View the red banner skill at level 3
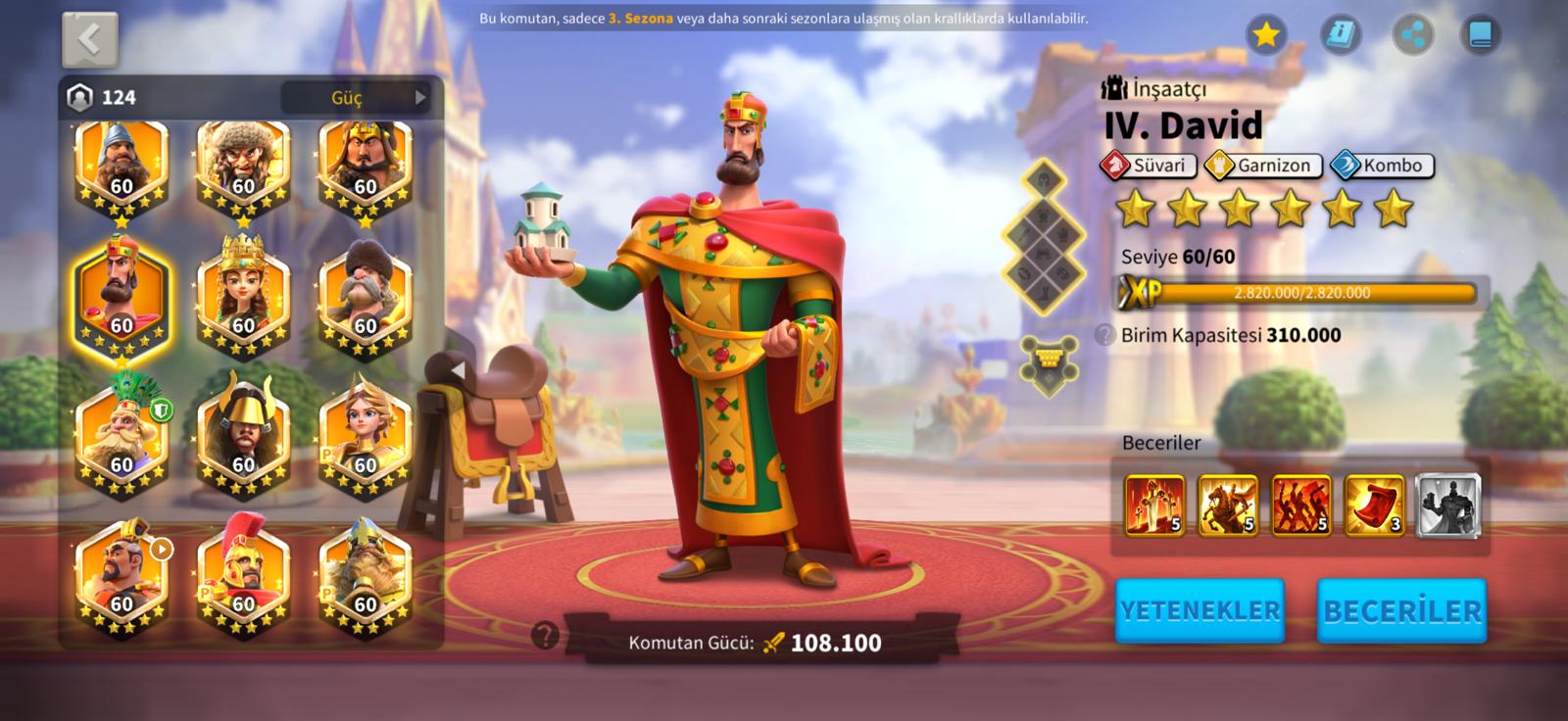Viewport: 1568px width, 721px height. 1374,505
